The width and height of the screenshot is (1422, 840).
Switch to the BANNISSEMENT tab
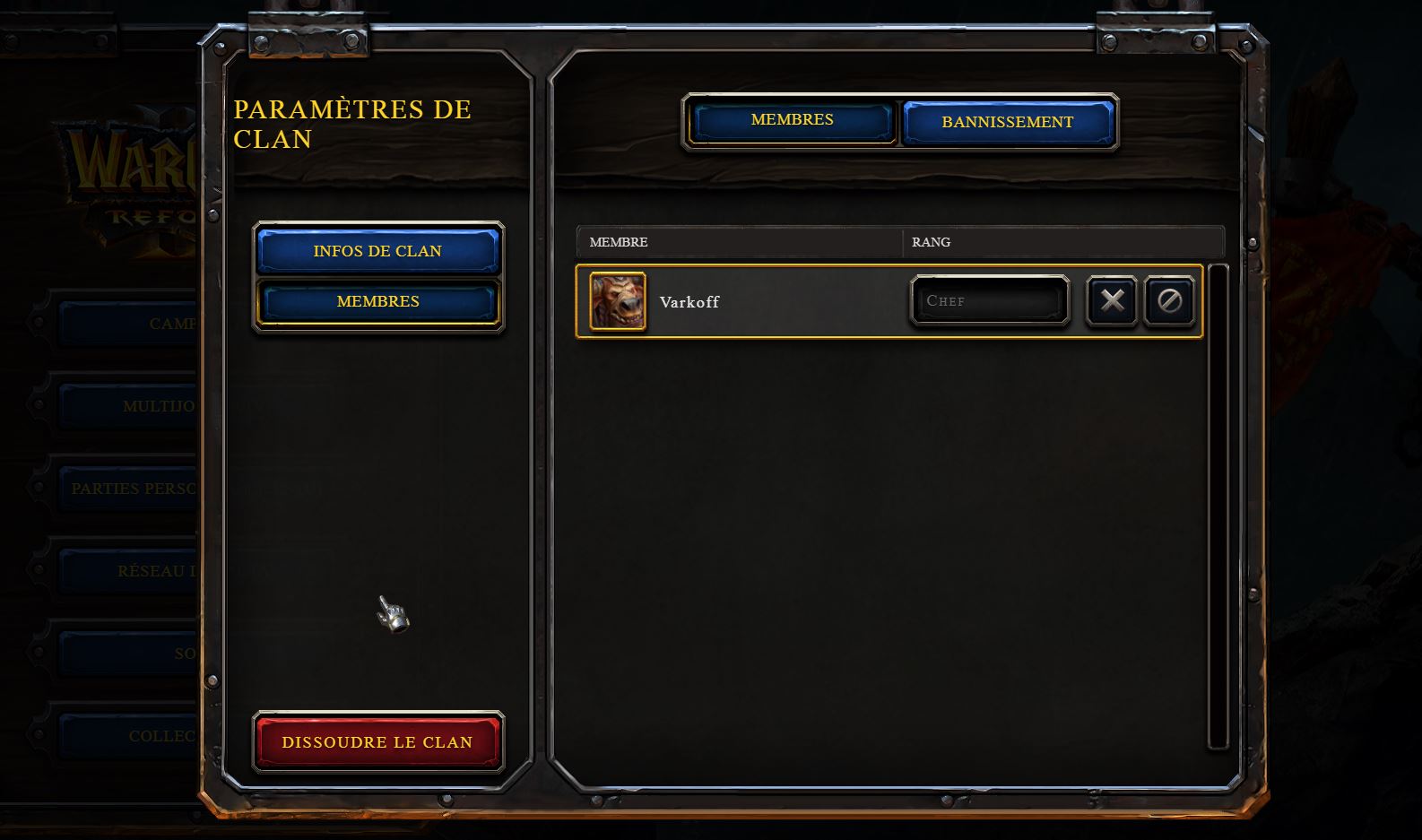pos(1006,123)
